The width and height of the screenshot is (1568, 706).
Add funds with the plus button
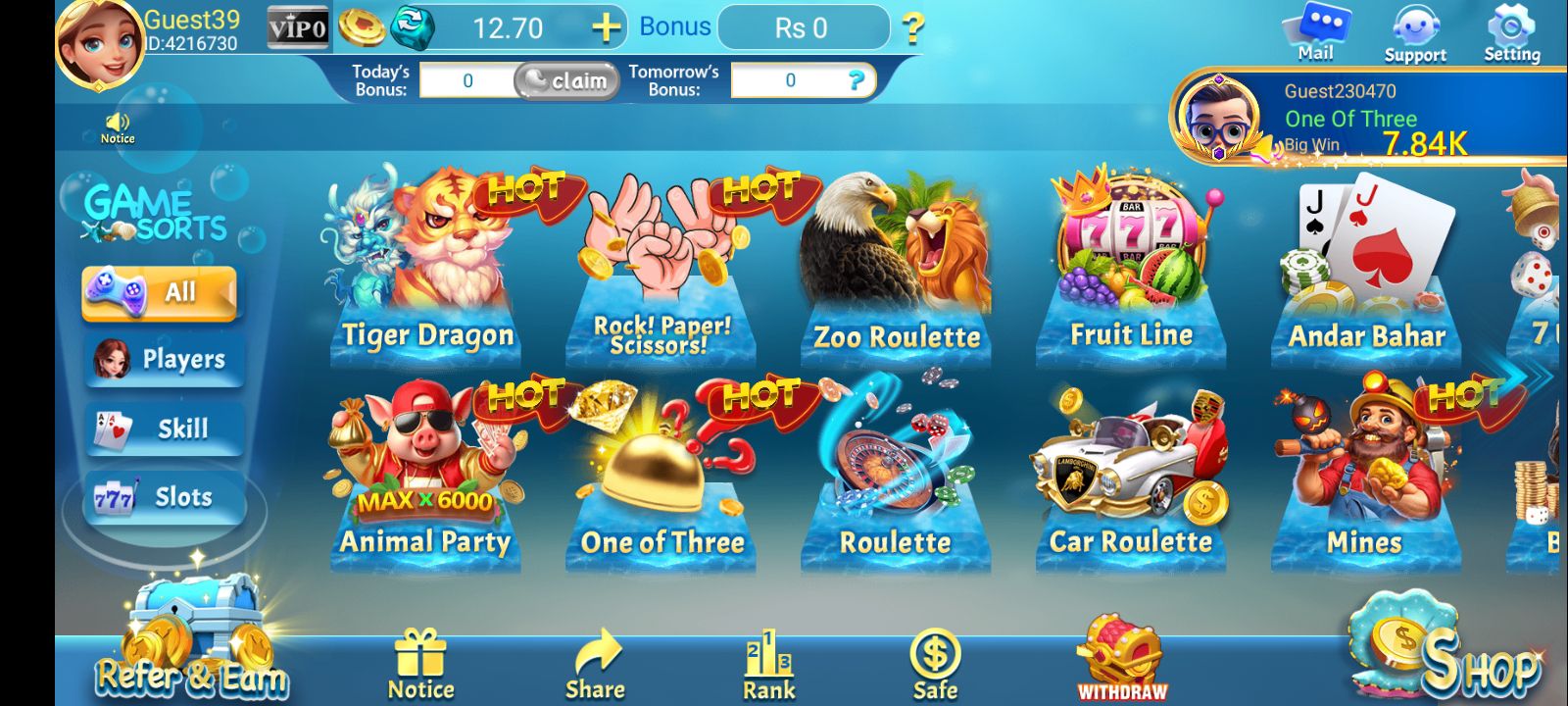coord(609,26)
